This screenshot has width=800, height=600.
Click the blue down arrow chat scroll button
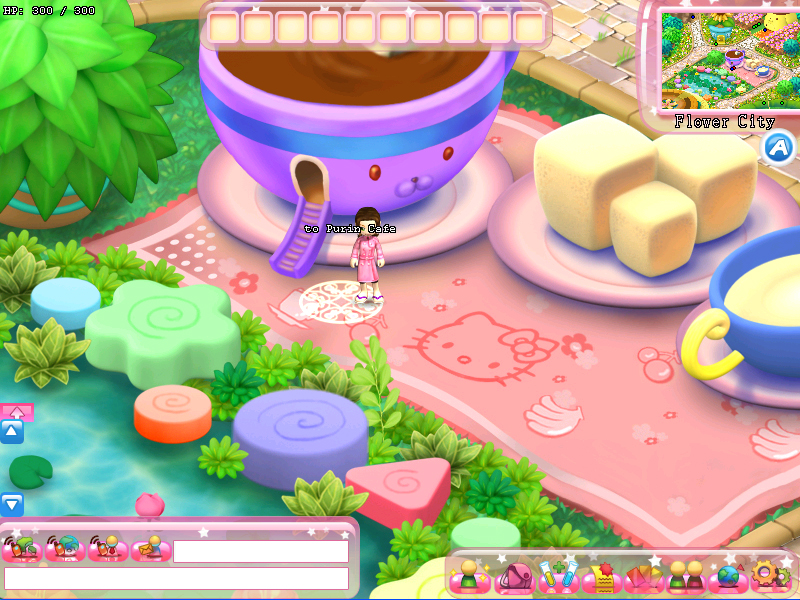pyautogui.click(x=12, y=505)
